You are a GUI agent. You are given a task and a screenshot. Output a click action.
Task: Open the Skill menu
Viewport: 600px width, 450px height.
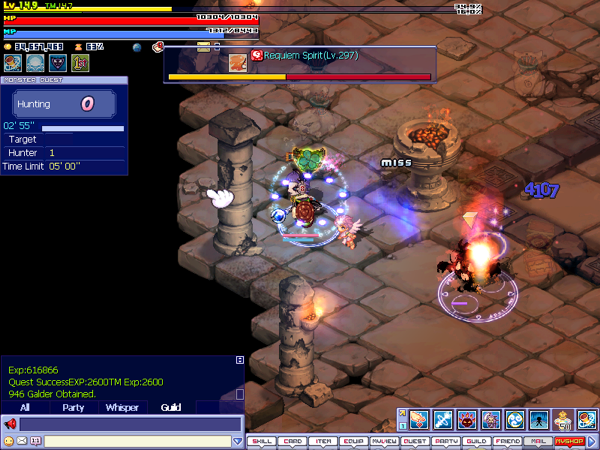(261, 440)
